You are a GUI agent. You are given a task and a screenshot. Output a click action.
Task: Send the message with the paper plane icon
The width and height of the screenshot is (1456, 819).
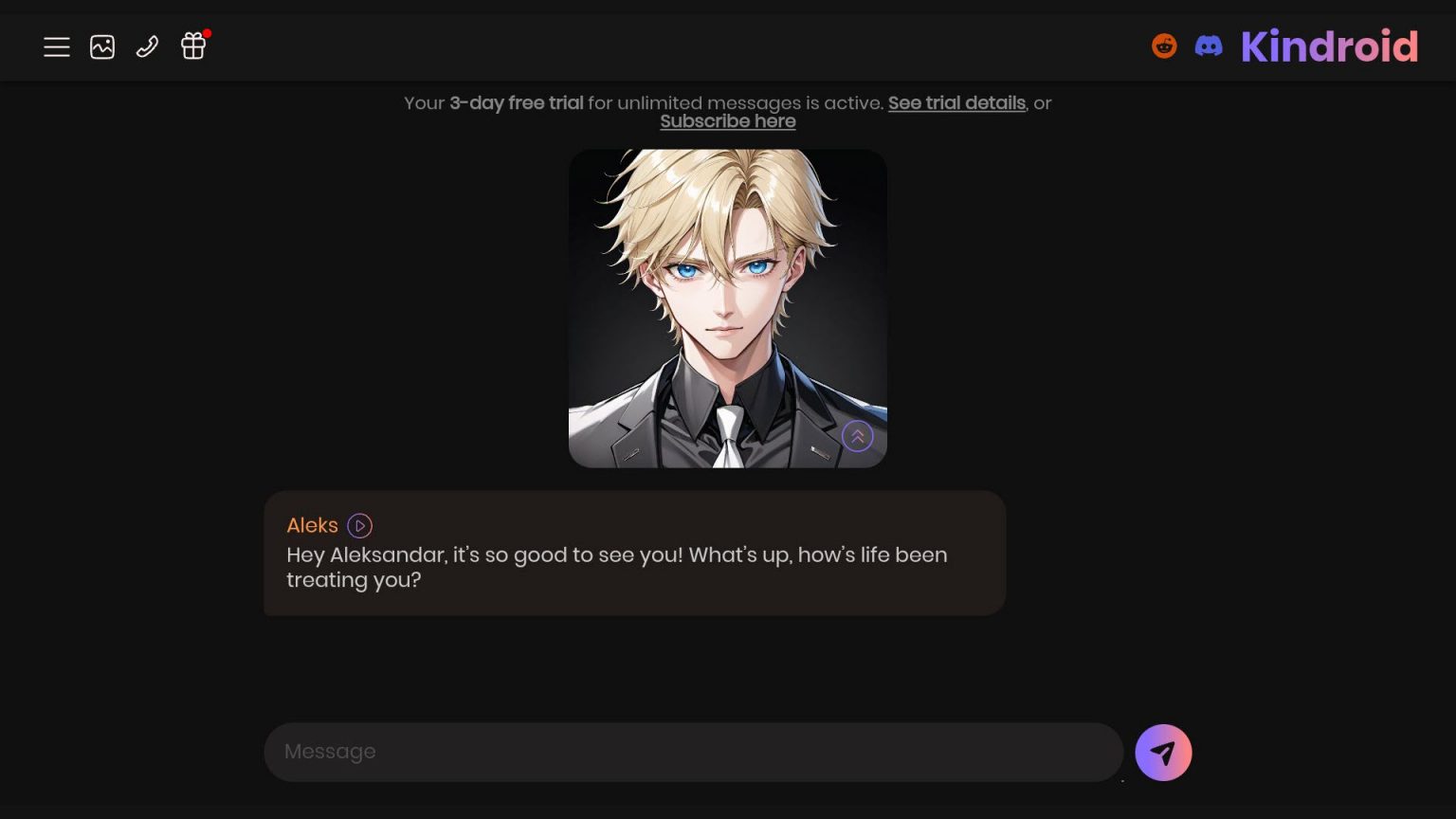pos(1163,752)
